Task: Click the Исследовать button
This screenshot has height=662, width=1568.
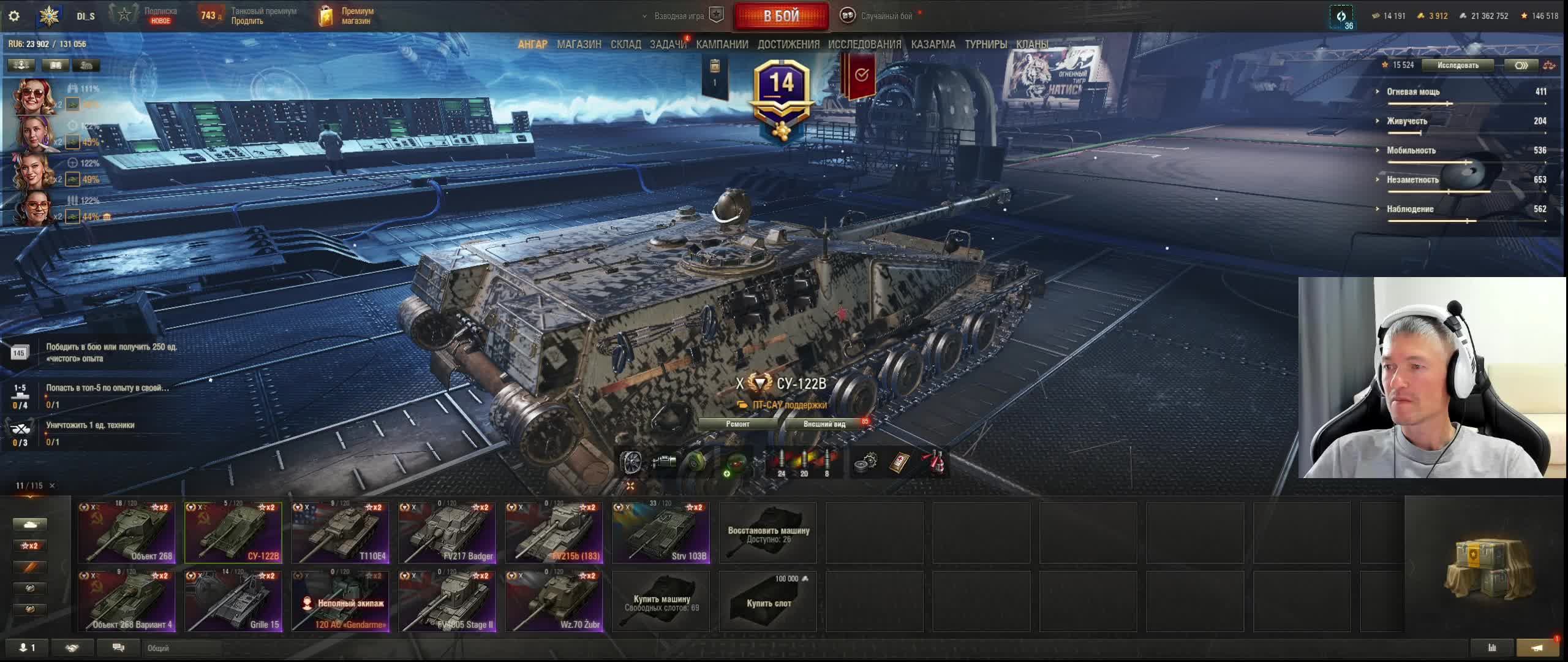Action: click(x=1458, y=65)
